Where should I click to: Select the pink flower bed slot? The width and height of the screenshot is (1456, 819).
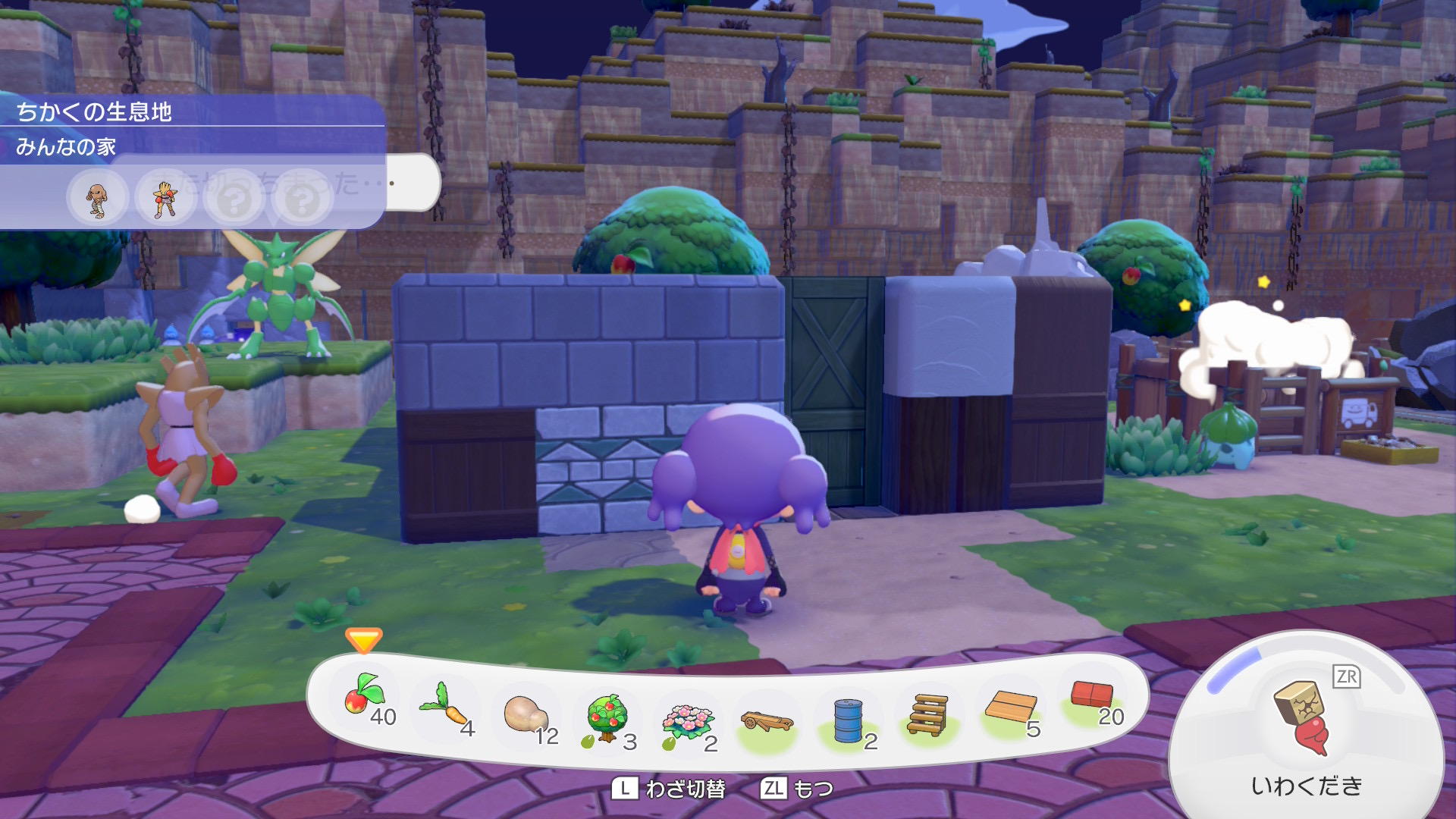(x=687, y=720)
